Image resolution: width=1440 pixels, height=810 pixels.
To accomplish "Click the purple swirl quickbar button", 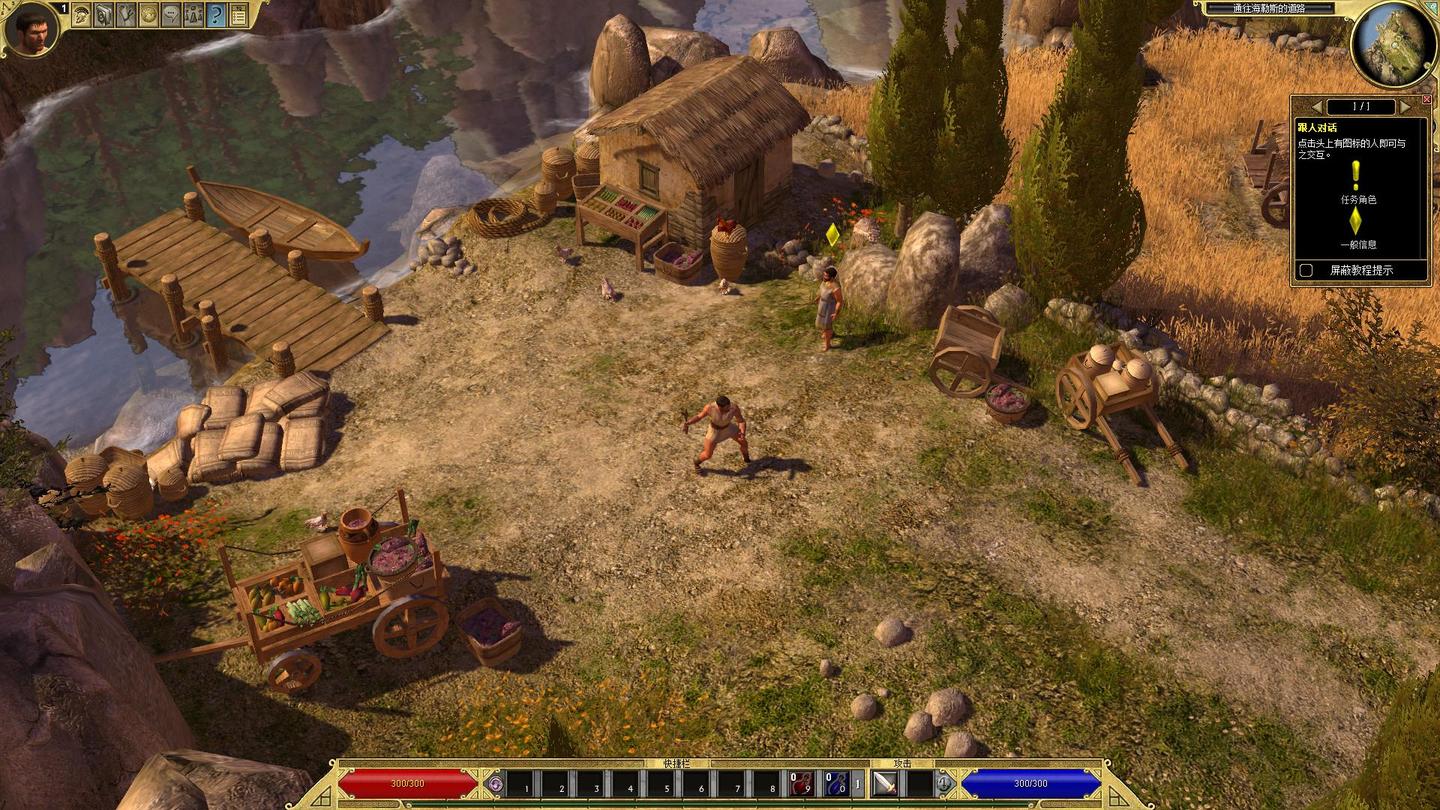I will click(x=495, y=784).
